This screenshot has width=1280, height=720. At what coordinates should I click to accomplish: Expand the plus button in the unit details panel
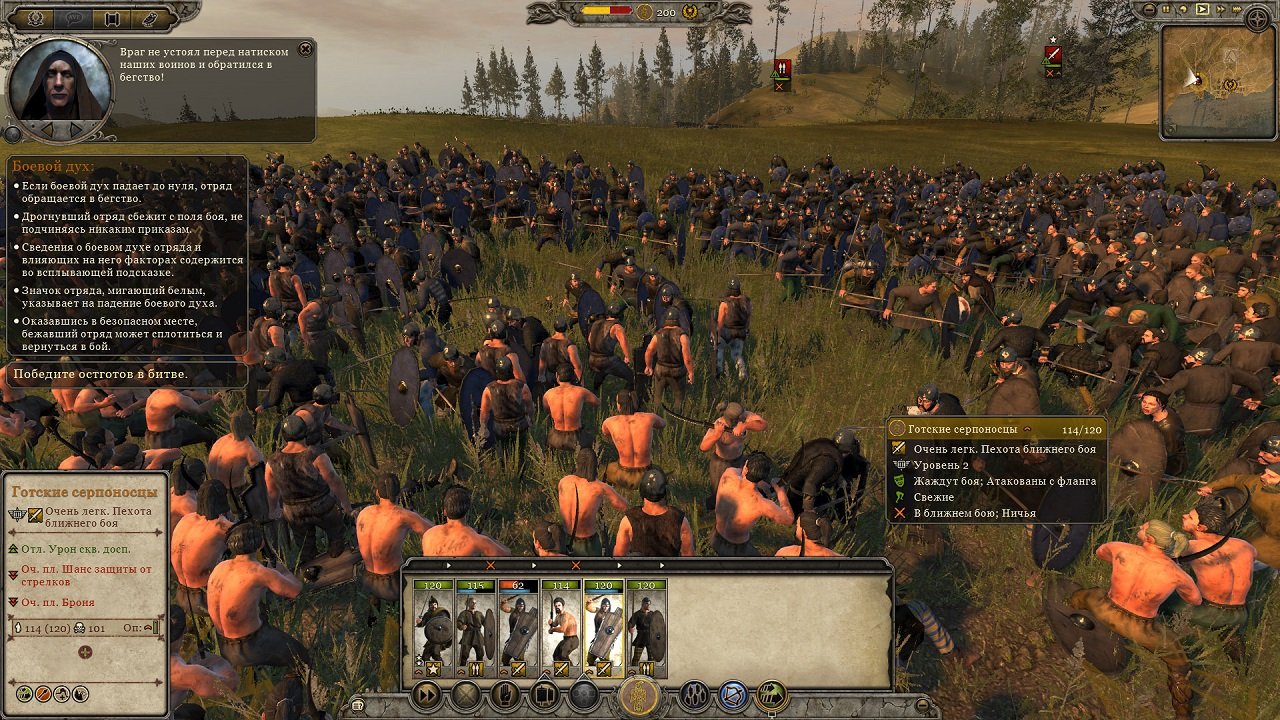(84, 652)
